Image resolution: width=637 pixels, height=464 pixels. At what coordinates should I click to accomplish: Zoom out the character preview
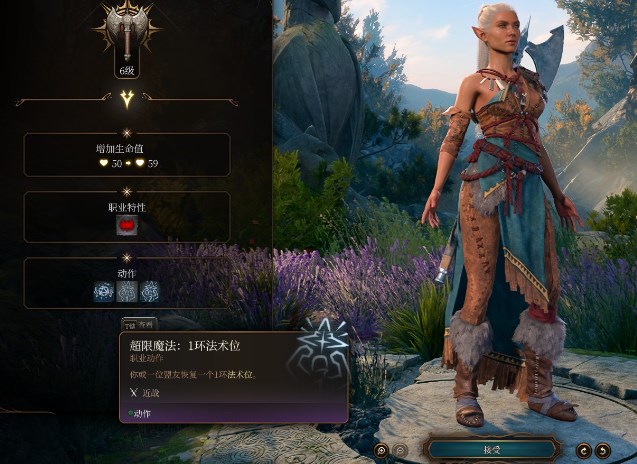click(400, 450)
